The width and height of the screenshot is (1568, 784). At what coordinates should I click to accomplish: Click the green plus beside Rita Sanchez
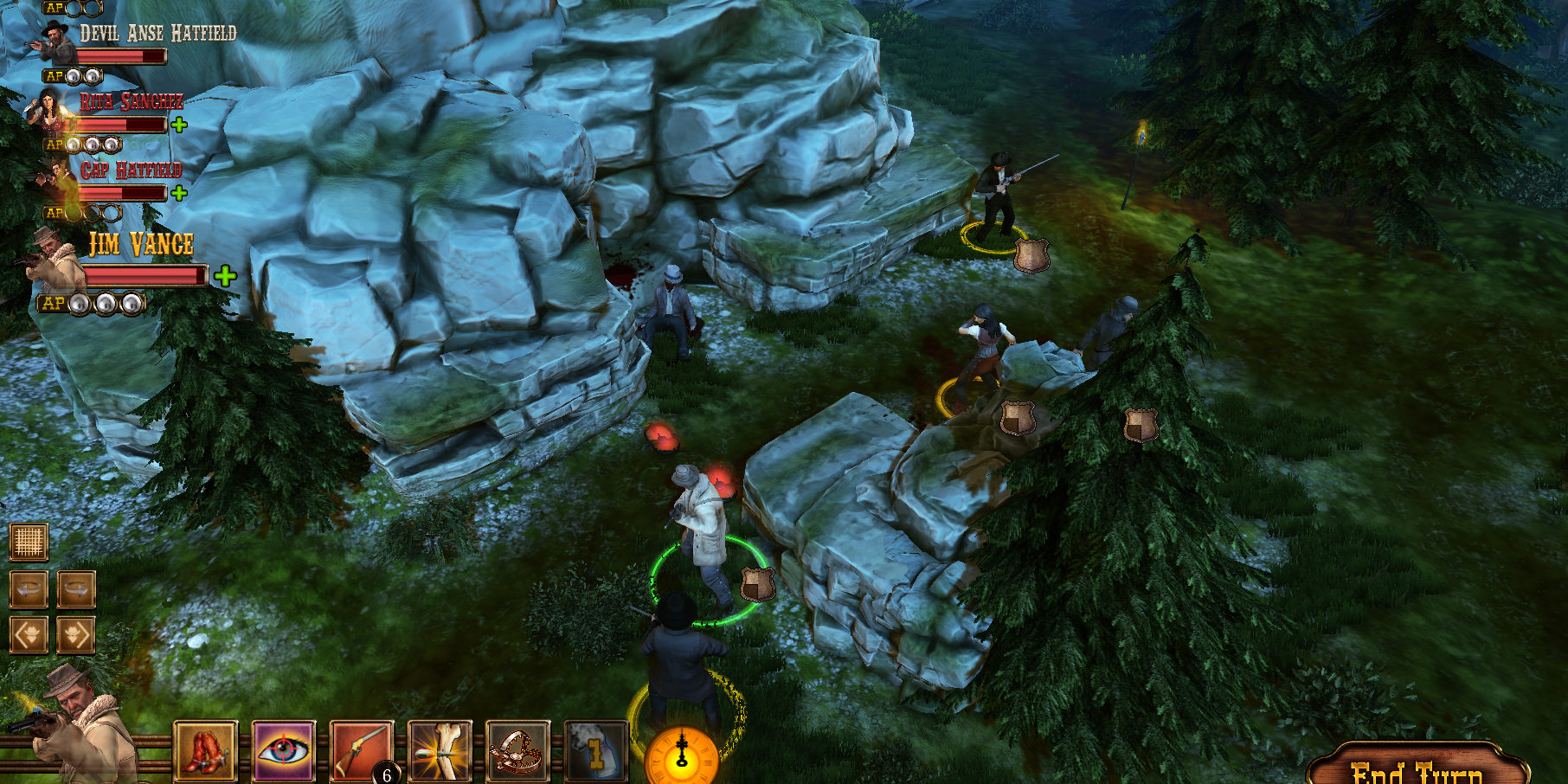[180, 126]
